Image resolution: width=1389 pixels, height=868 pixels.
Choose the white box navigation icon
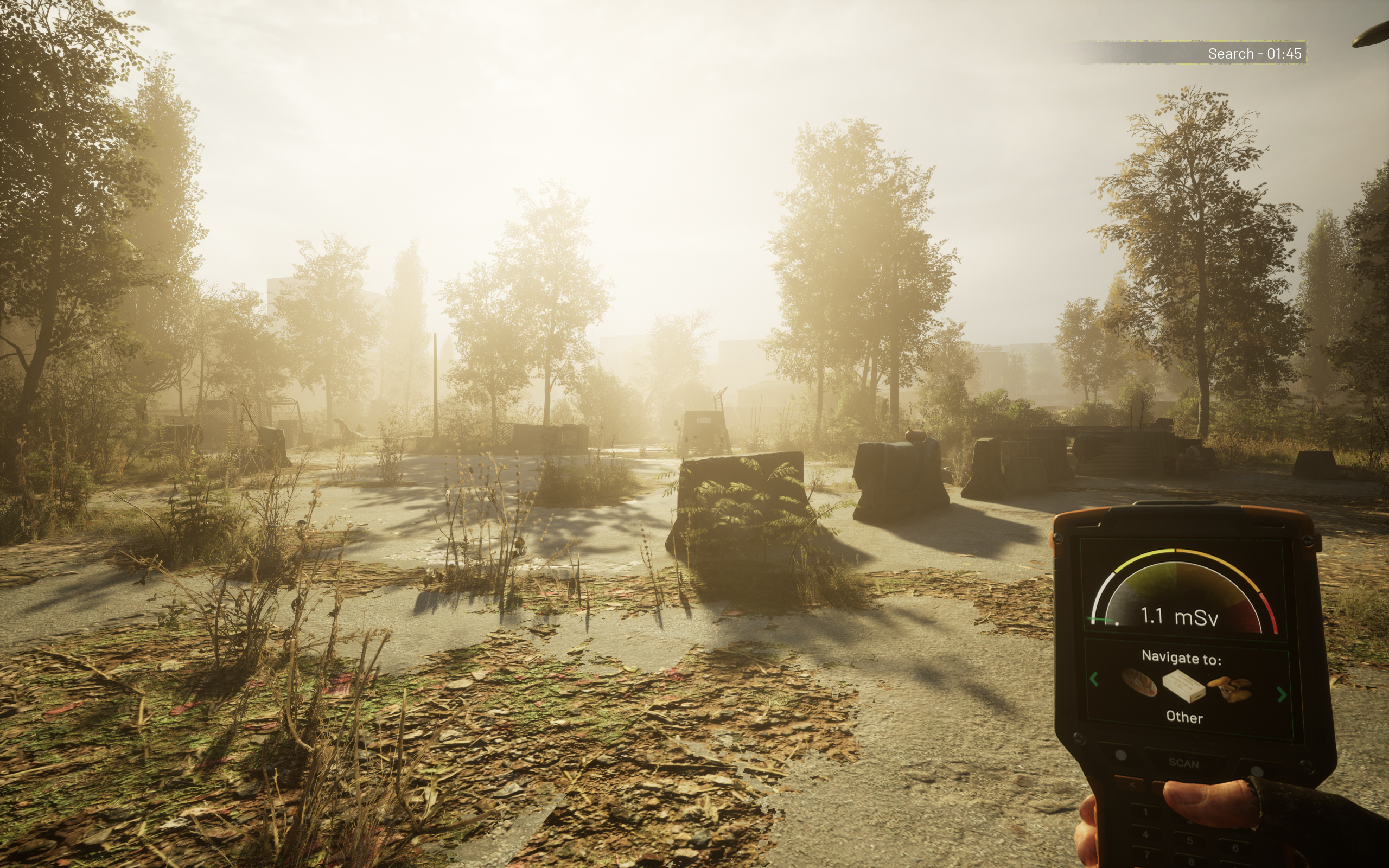click(1183, 686)
